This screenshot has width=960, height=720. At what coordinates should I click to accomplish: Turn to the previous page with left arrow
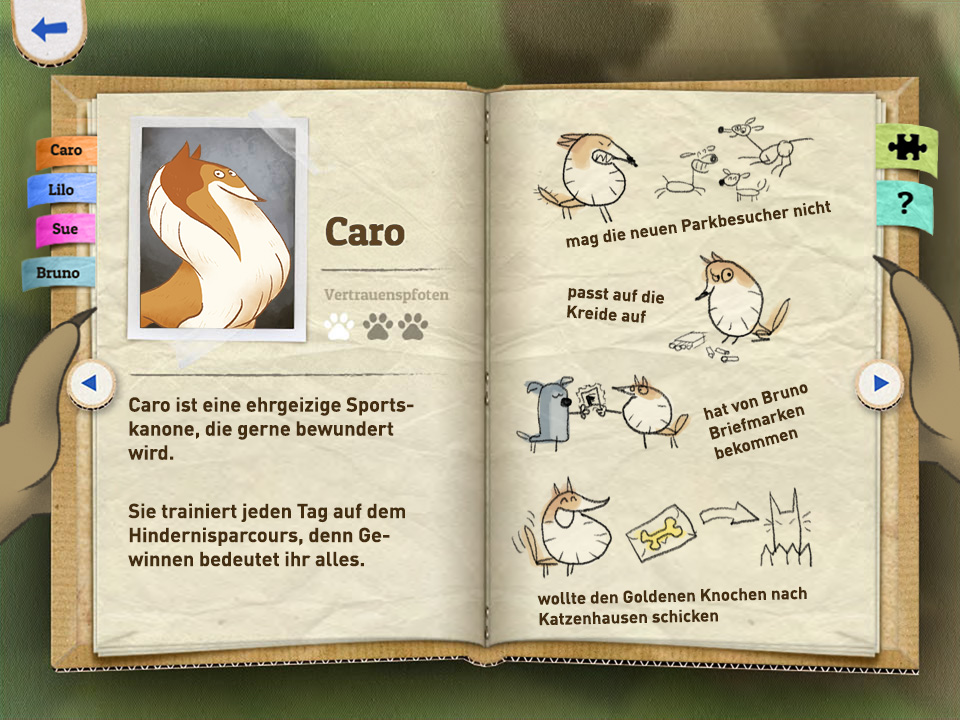pyautogui.click(x=89, y=382)
